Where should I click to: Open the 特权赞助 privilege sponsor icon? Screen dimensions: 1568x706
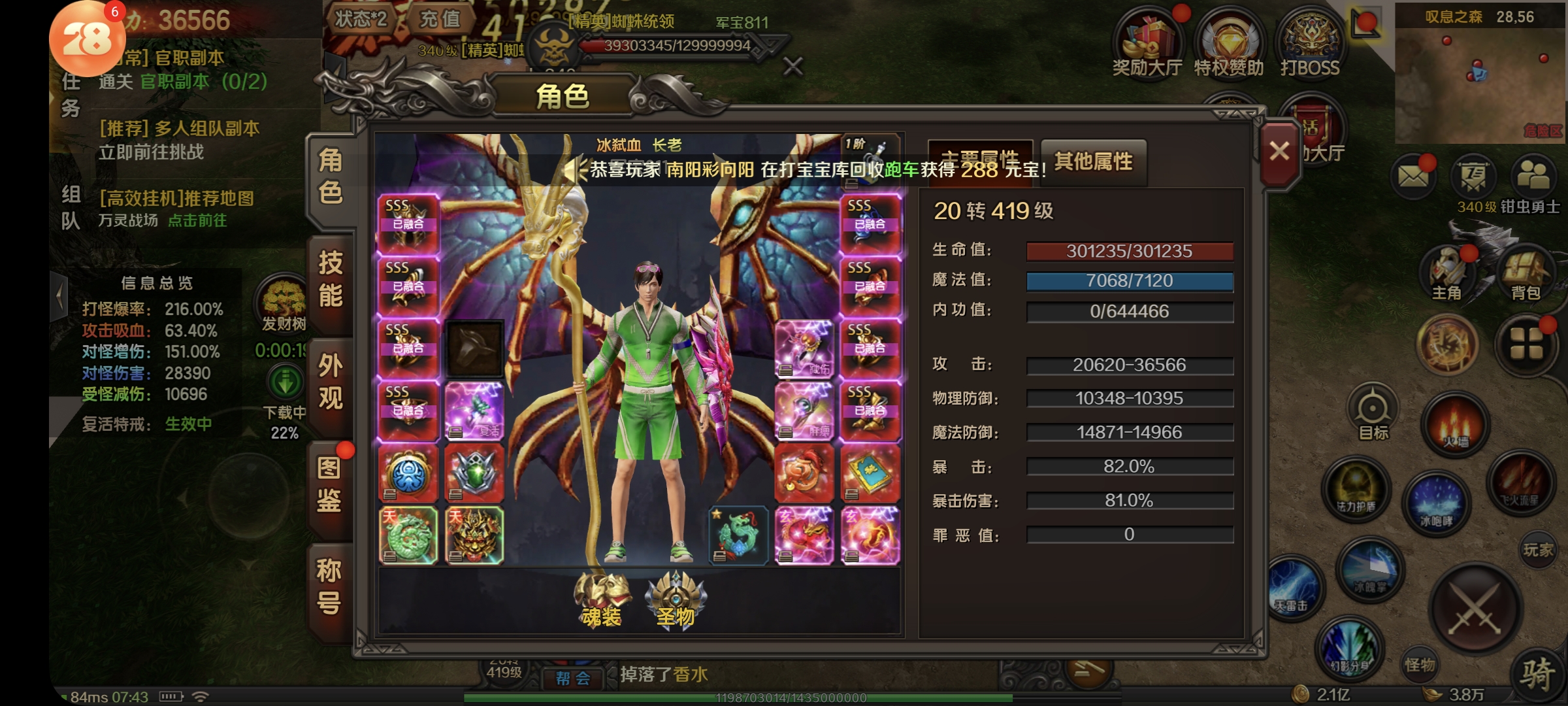click(1229, 44)
